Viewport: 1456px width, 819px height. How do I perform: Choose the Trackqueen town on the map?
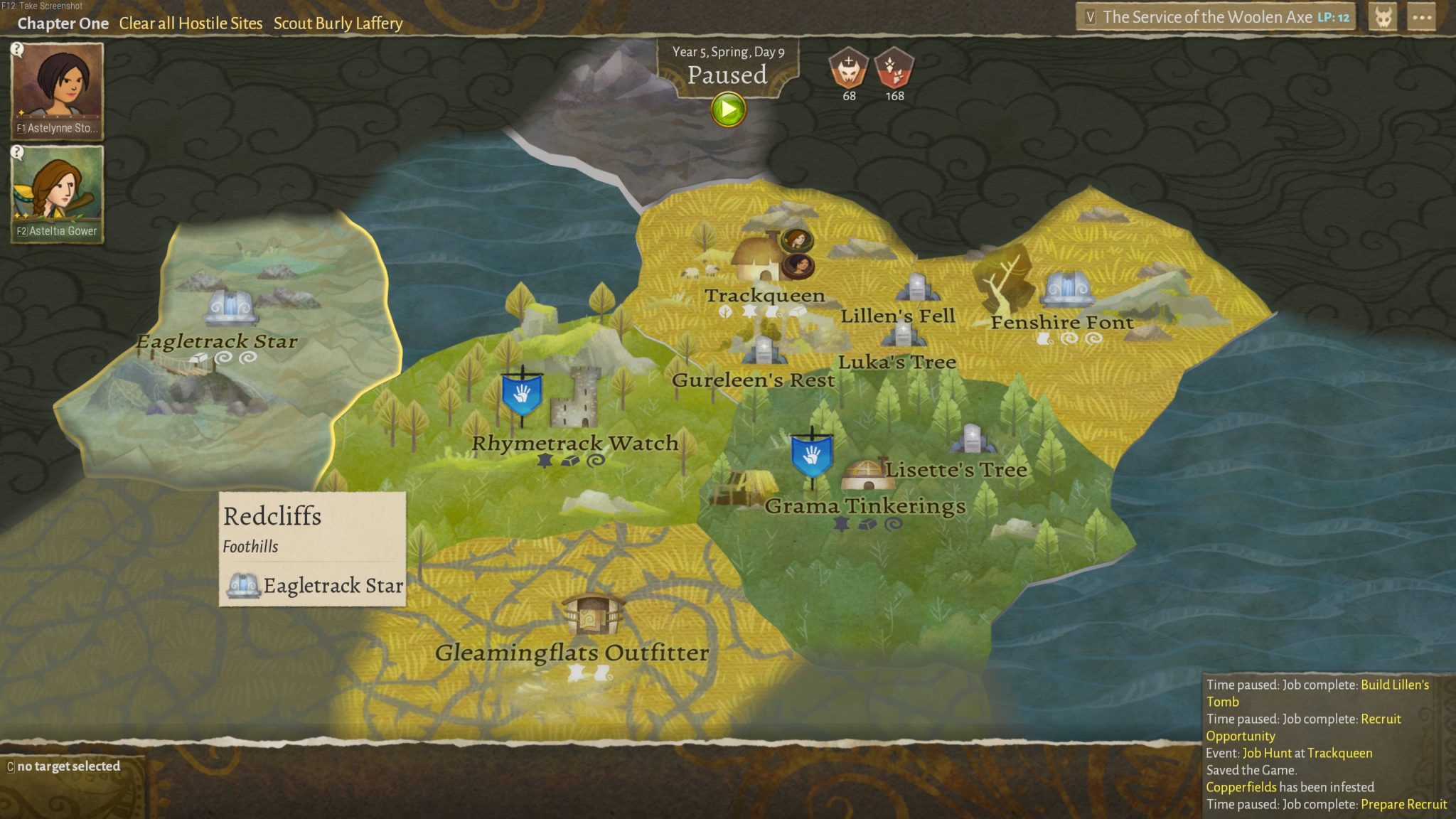[759, 259]
